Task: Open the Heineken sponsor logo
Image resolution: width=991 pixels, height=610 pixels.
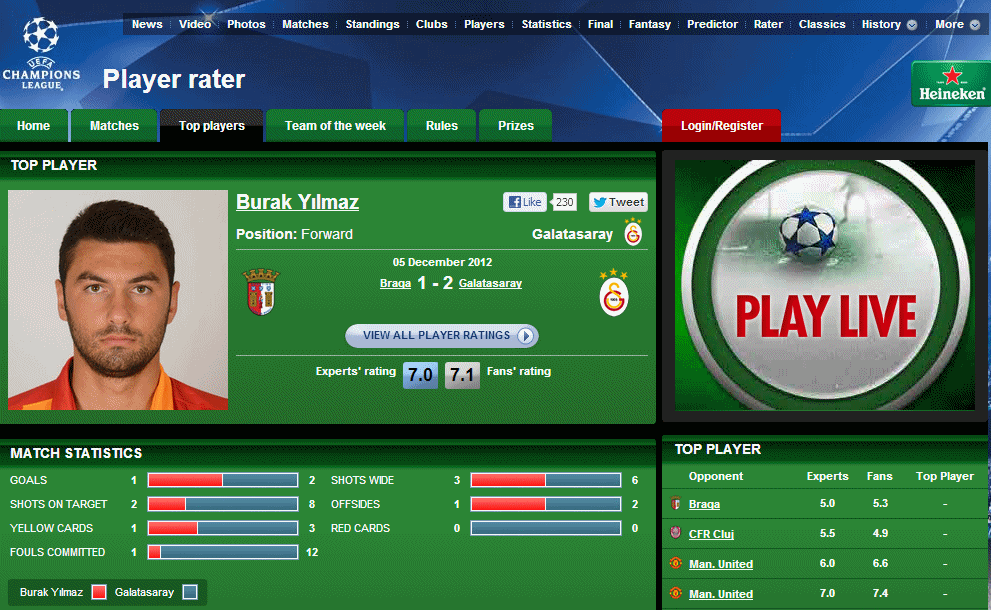Action: pyautogui.click(x=949, y=84)
